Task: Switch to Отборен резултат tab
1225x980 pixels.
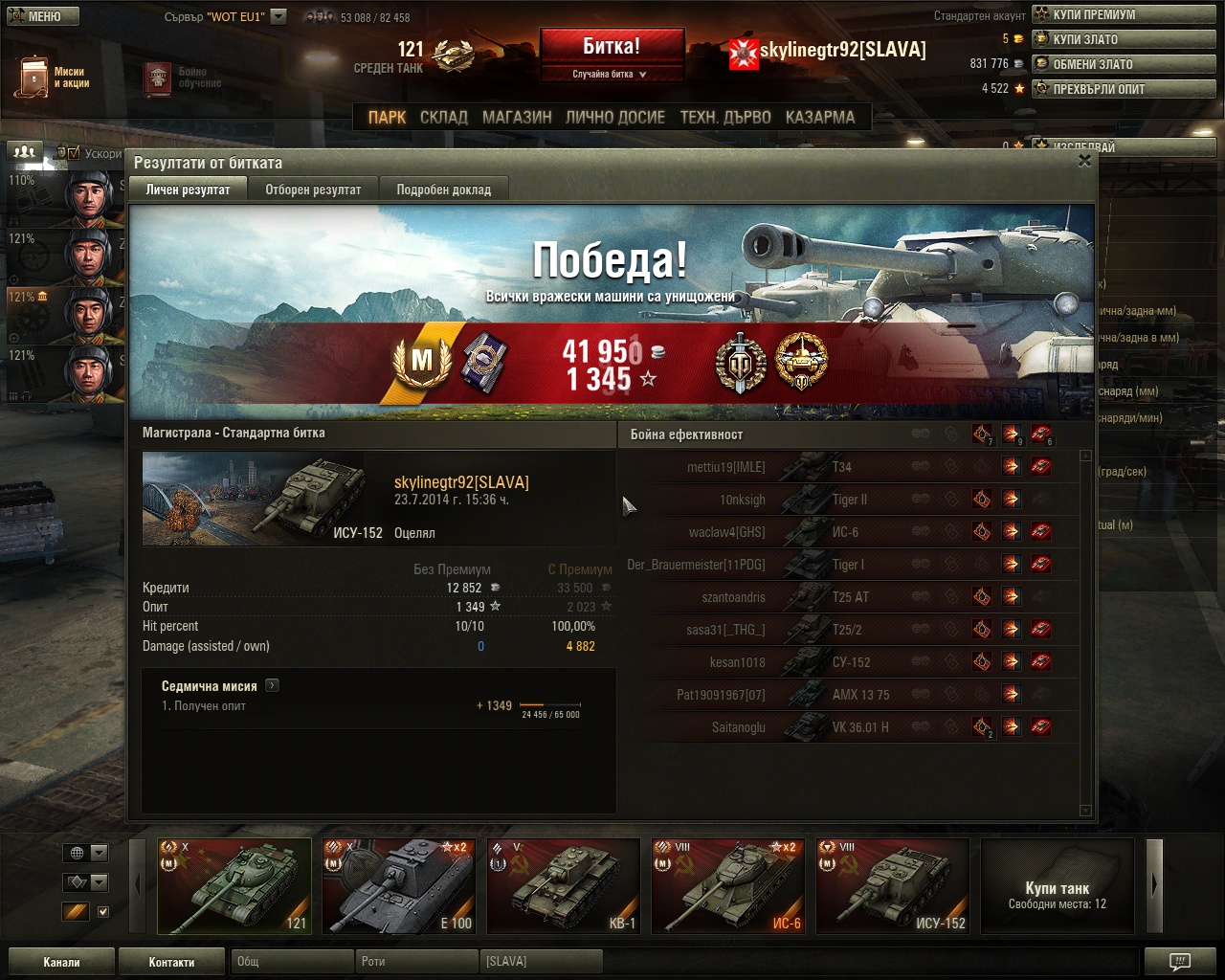Action: 313,189
